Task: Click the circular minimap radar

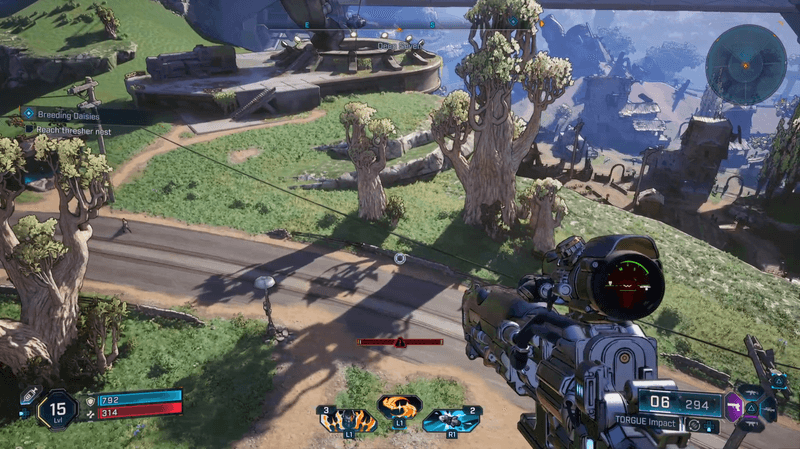Action: coord(745,64)
